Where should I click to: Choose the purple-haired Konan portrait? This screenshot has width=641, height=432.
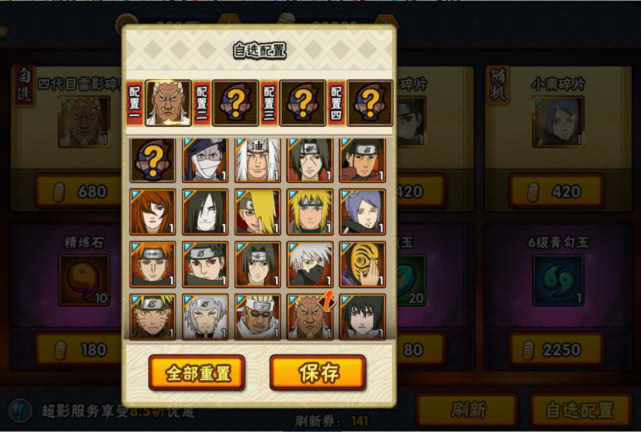361,211
